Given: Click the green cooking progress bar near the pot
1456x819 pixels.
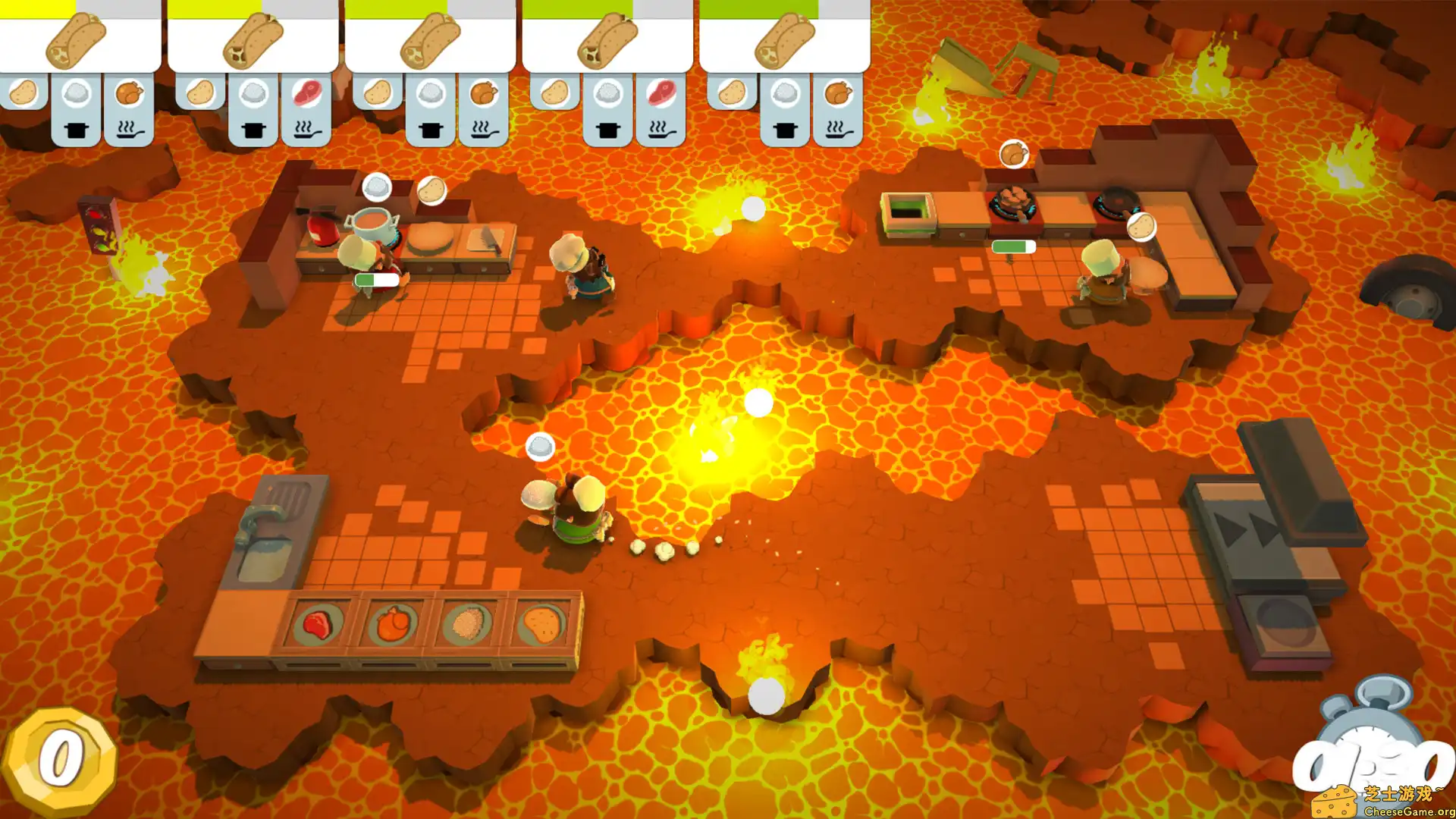Looking at the screenshot, I should pyautogui.click(x=377, y=278).
